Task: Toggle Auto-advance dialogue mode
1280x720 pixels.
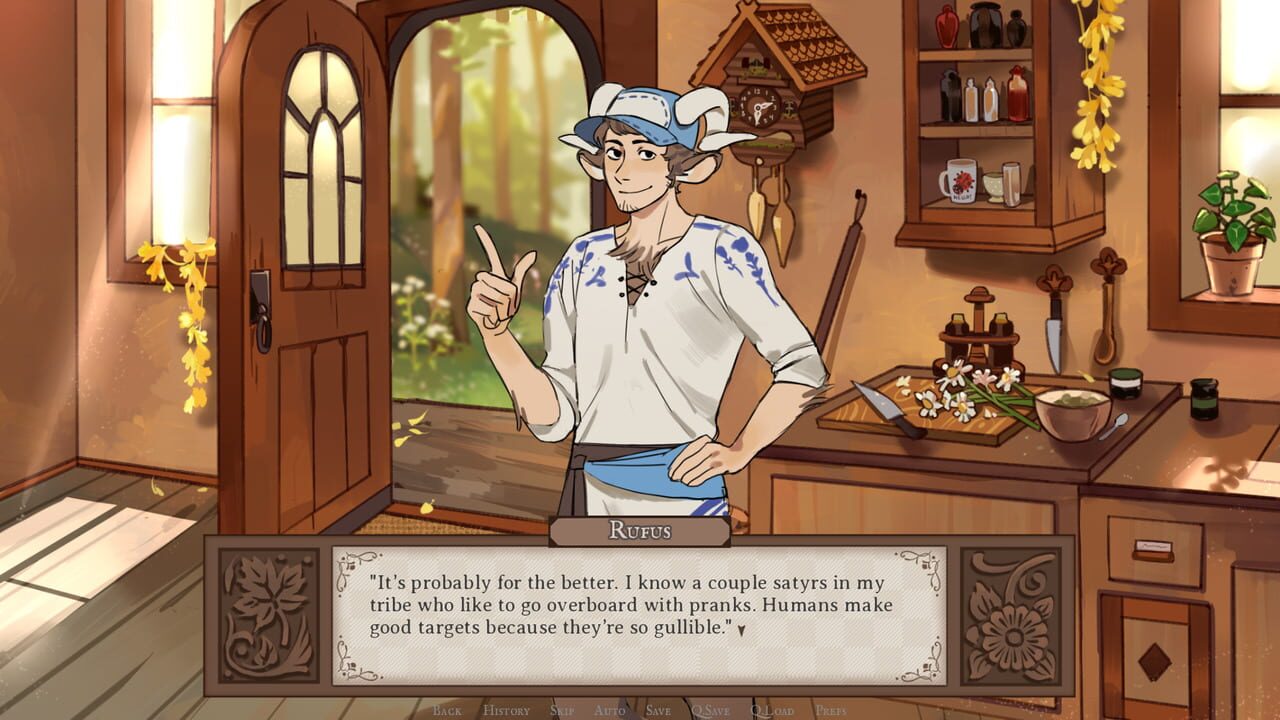Action: coord(610,712)
